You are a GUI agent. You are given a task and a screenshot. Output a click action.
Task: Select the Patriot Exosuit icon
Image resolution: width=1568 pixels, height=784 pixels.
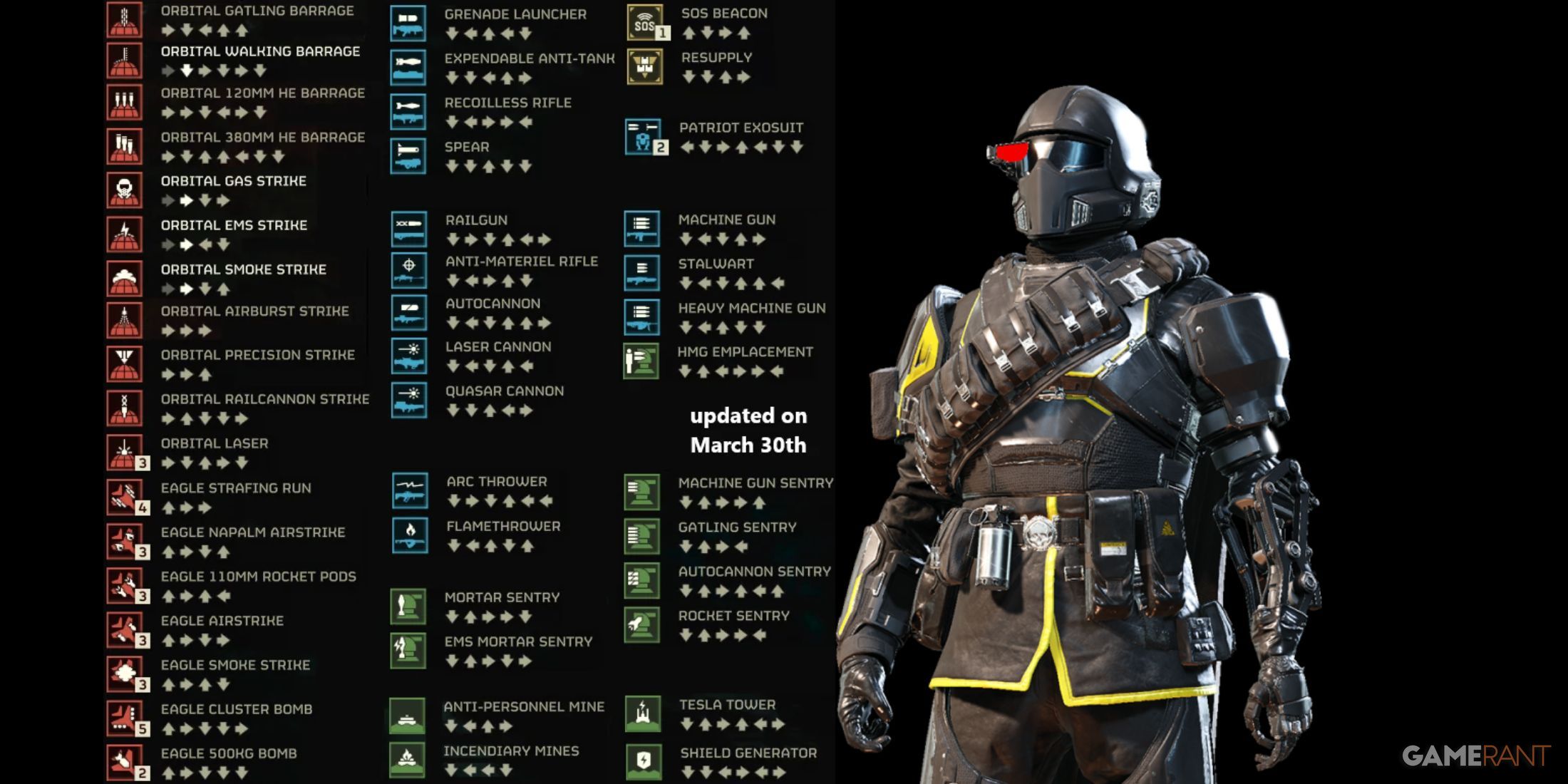[643, 137]
